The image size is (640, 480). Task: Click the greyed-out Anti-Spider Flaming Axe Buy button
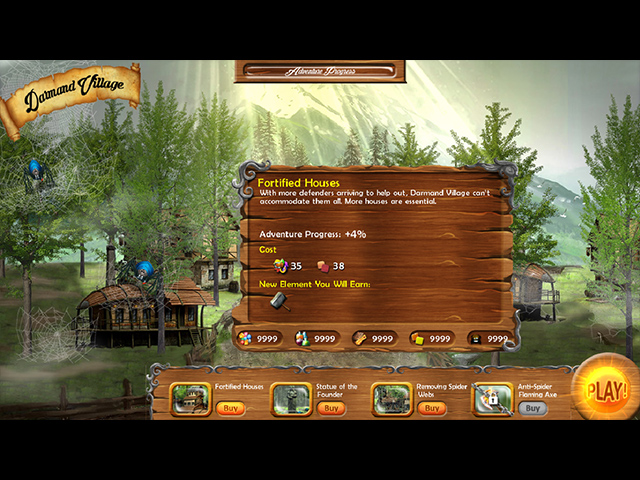click(532, 408)
